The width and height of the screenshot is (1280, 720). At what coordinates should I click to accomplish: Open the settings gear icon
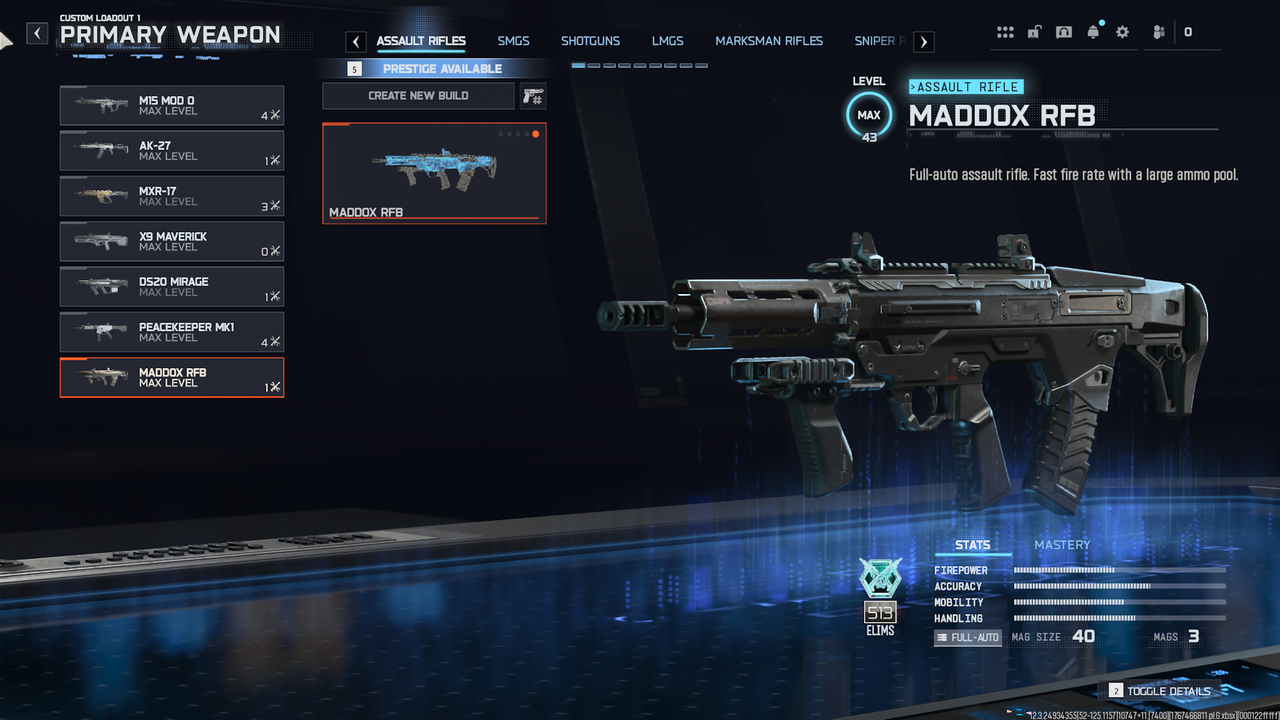(1122, 32)
